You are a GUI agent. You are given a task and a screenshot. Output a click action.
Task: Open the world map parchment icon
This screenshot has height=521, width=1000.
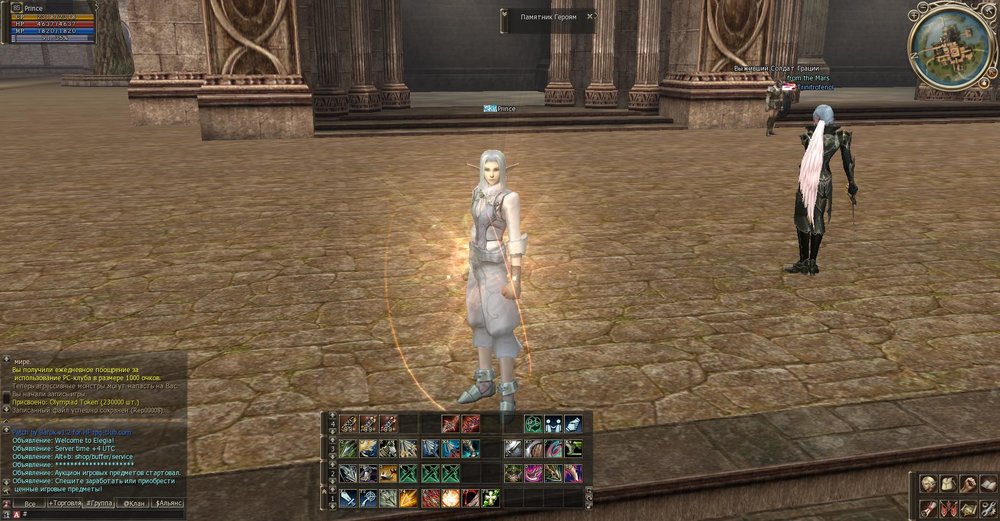point(969,508)
